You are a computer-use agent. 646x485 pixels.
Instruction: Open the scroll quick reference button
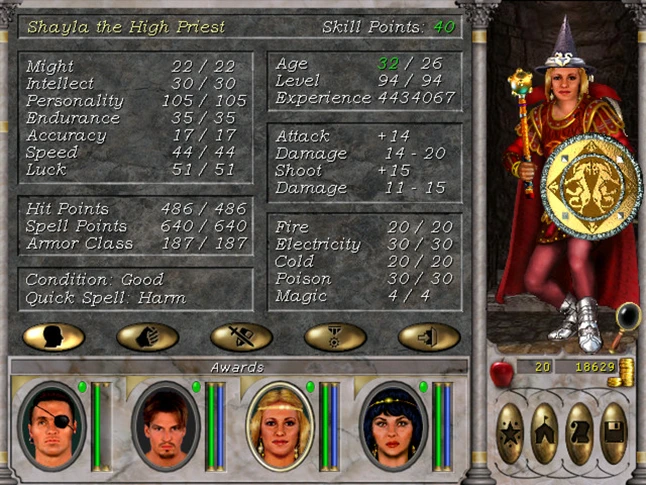[x=580, y=432]
